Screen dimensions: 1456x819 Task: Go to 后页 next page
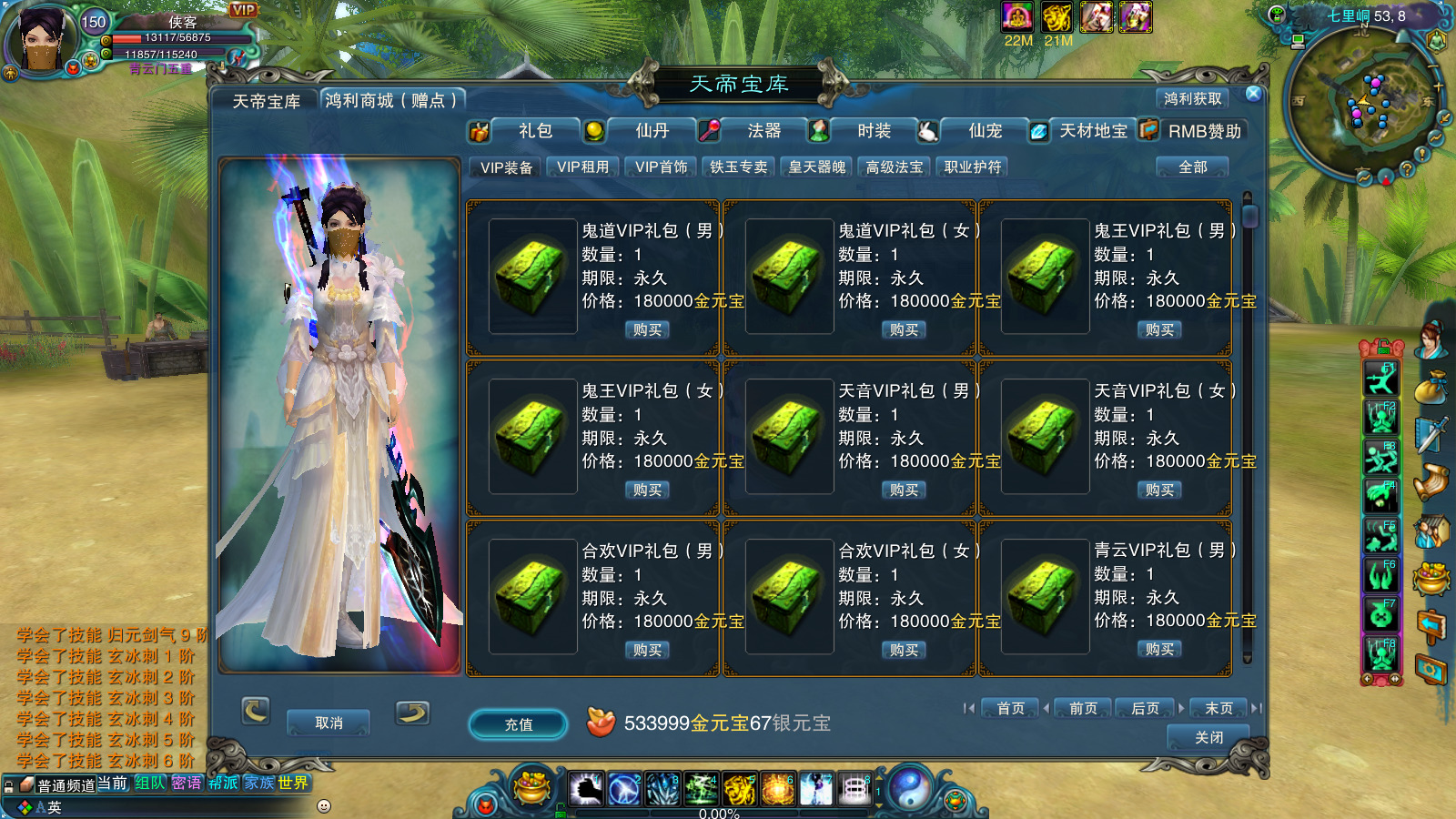click(1145, 708)
